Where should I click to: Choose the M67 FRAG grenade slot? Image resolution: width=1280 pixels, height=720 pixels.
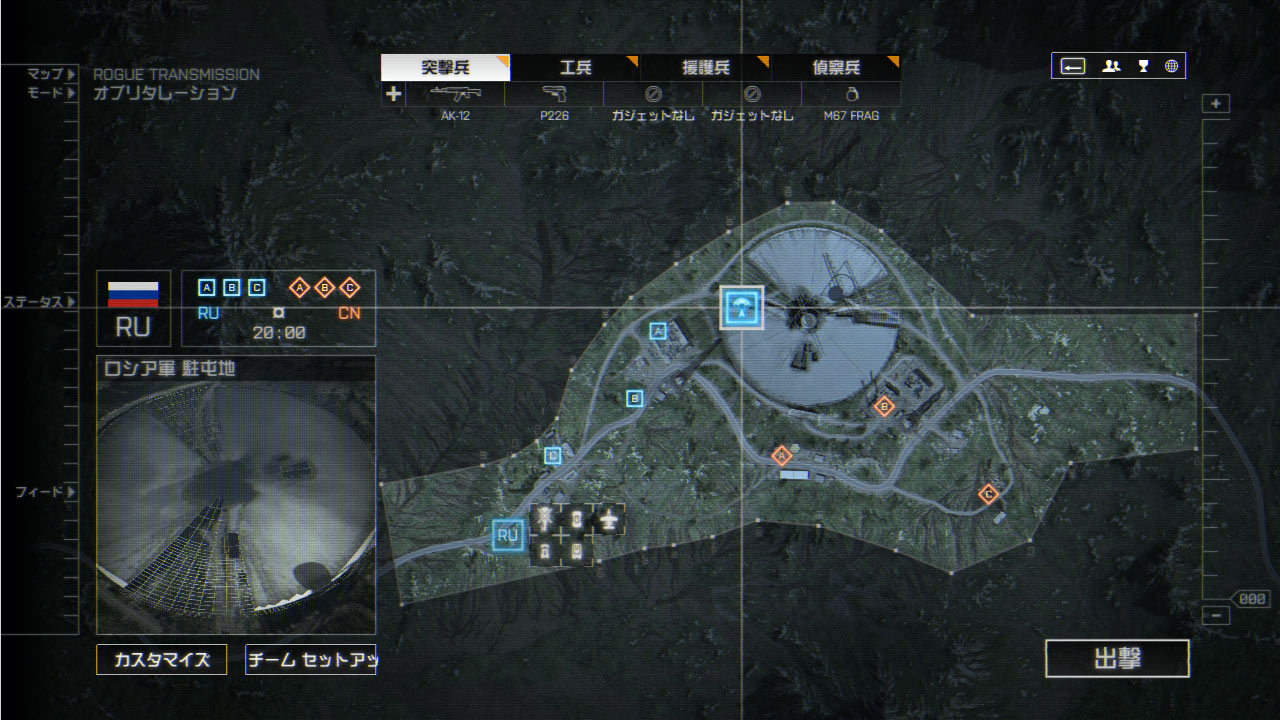(851, 95)
